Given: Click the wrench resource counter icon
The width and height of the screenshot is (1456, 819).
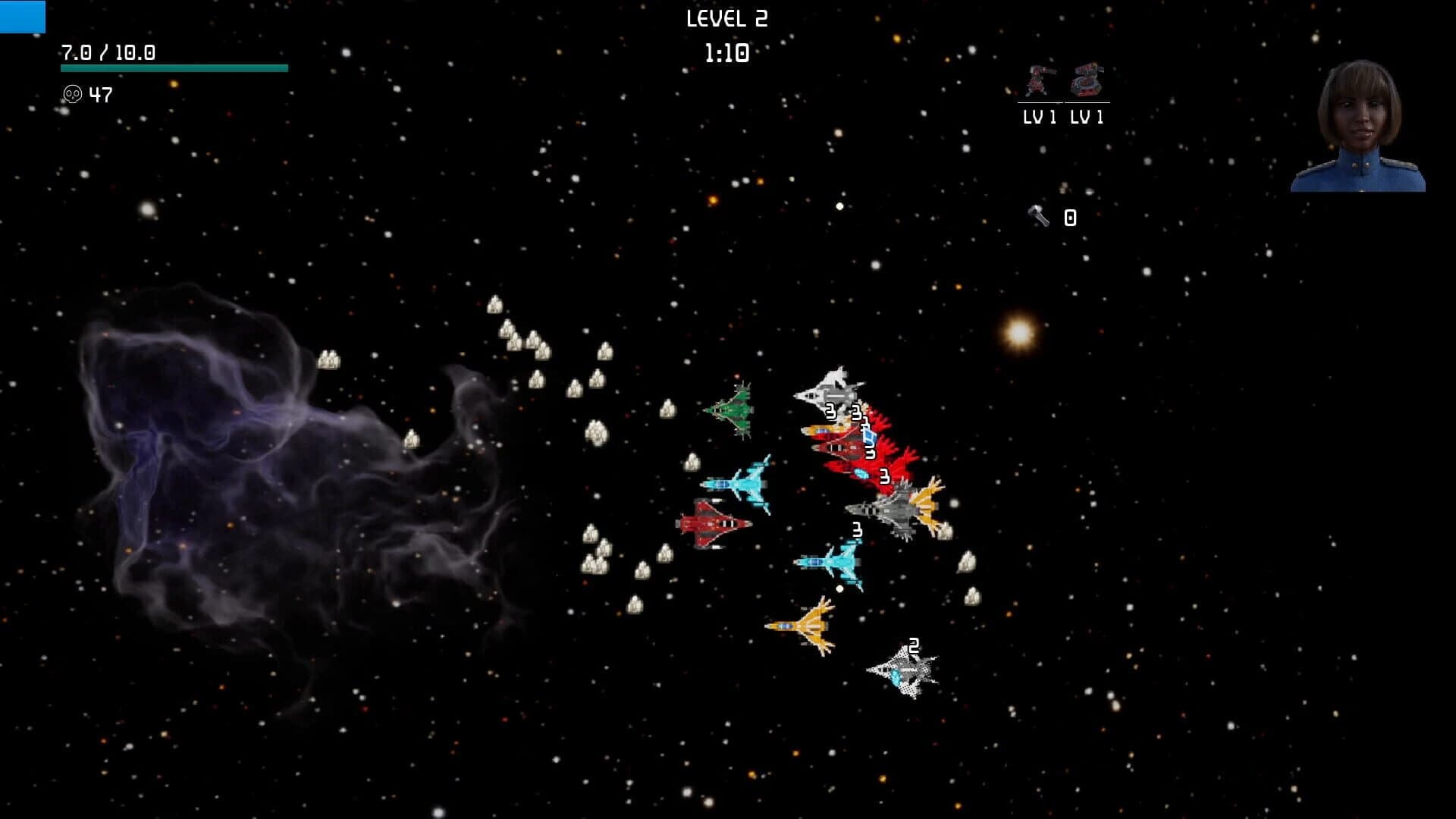Looking at the screenshot, I should [x=1037, y=218].
